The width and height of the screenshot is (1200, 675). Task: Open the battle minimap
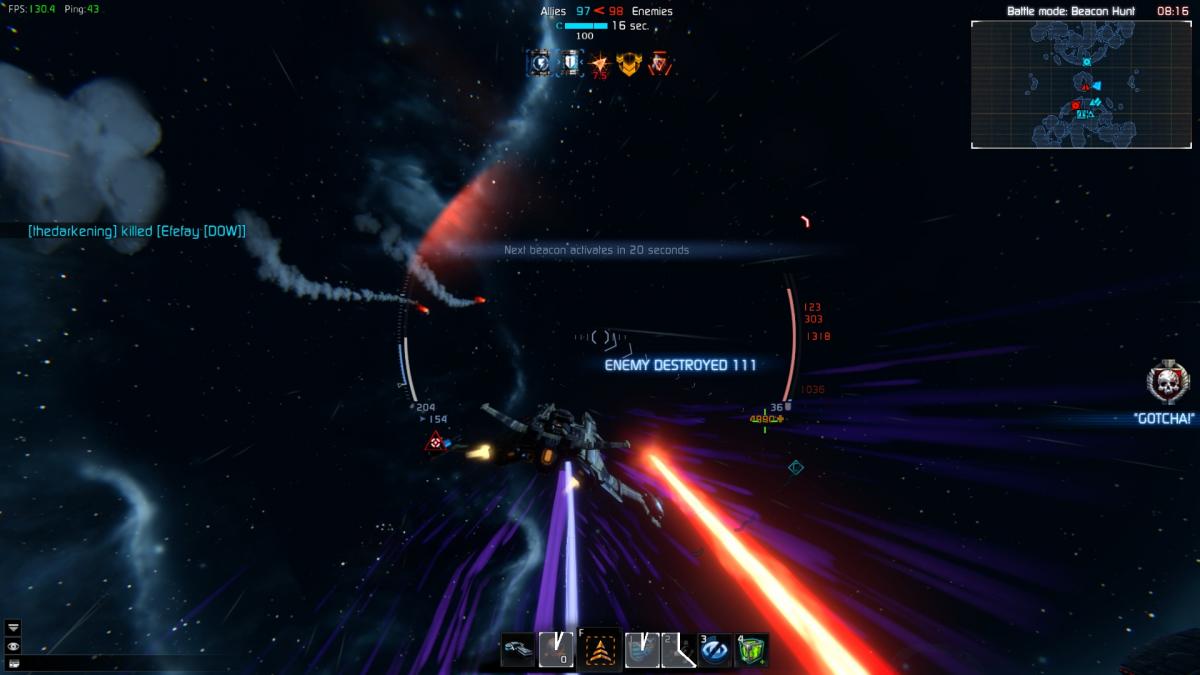coord(1081,85)
